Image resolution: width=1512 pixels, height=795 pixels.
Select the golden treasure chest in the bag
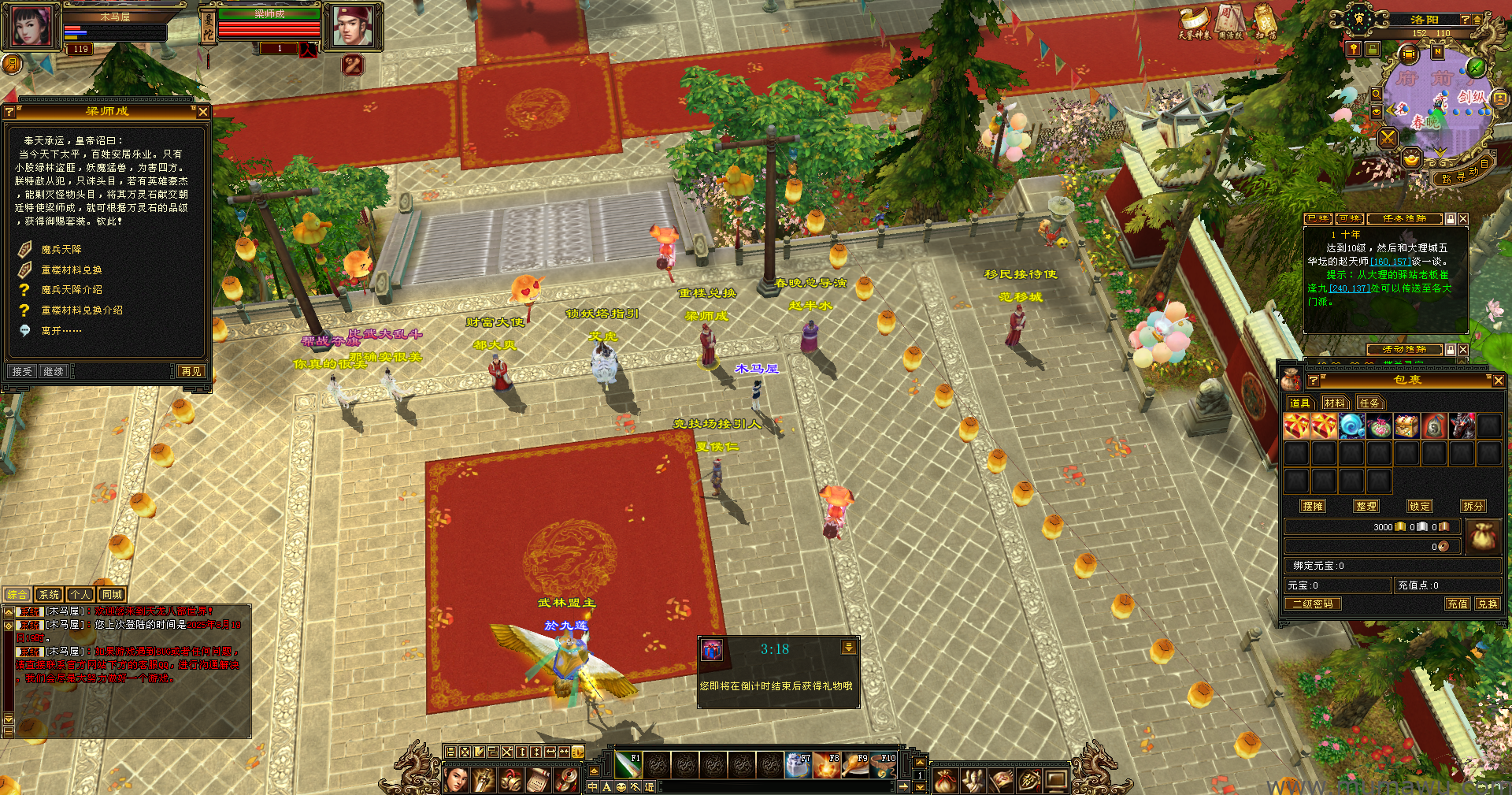[1406, 426]
